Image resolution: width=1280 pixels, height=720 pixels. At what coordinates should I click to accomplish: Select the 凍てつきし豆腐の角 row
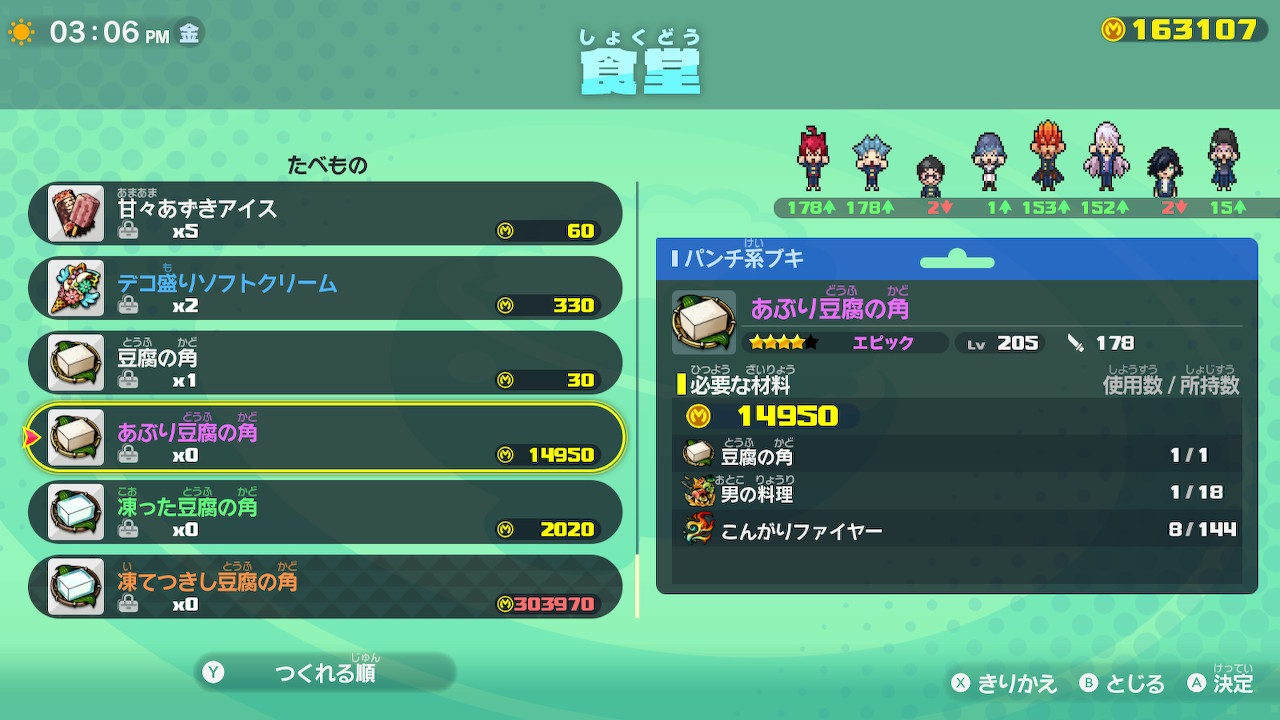pos(325,587)
